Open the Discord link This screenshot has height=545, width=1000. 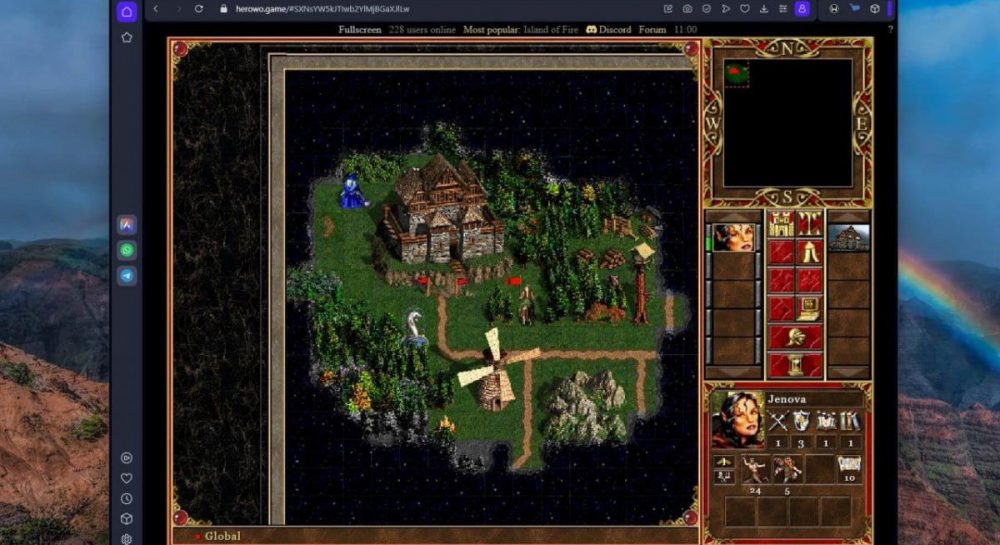(609, 30)
